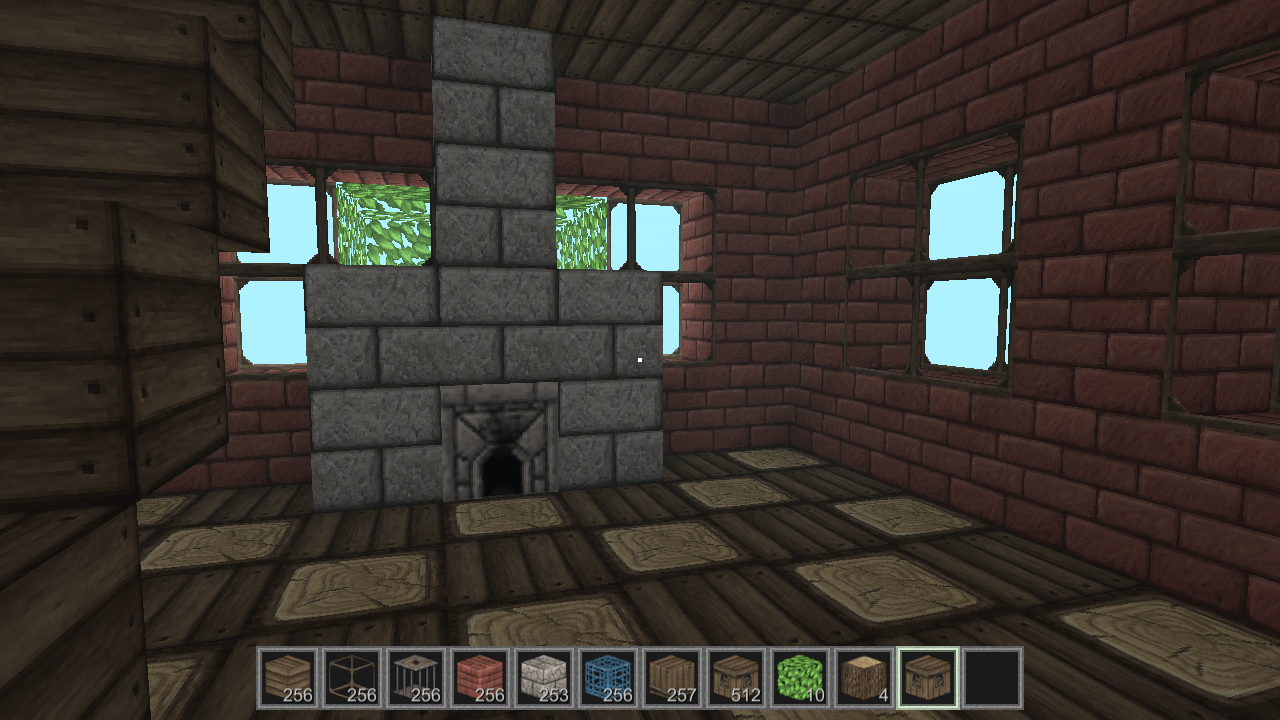The image size is (1280, 720).
Task: Select the metal cage block slot
Action: point(416,680)
